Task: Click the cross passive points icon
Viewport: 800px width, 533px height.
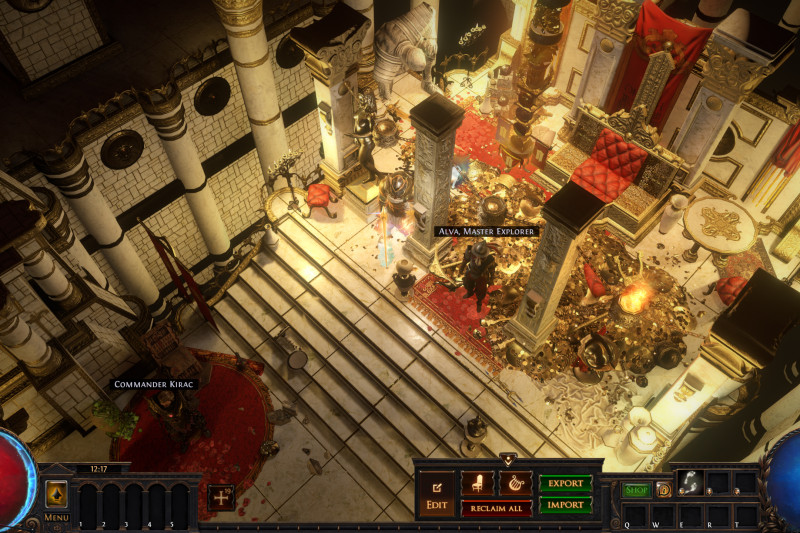Action: click(221, 495)
